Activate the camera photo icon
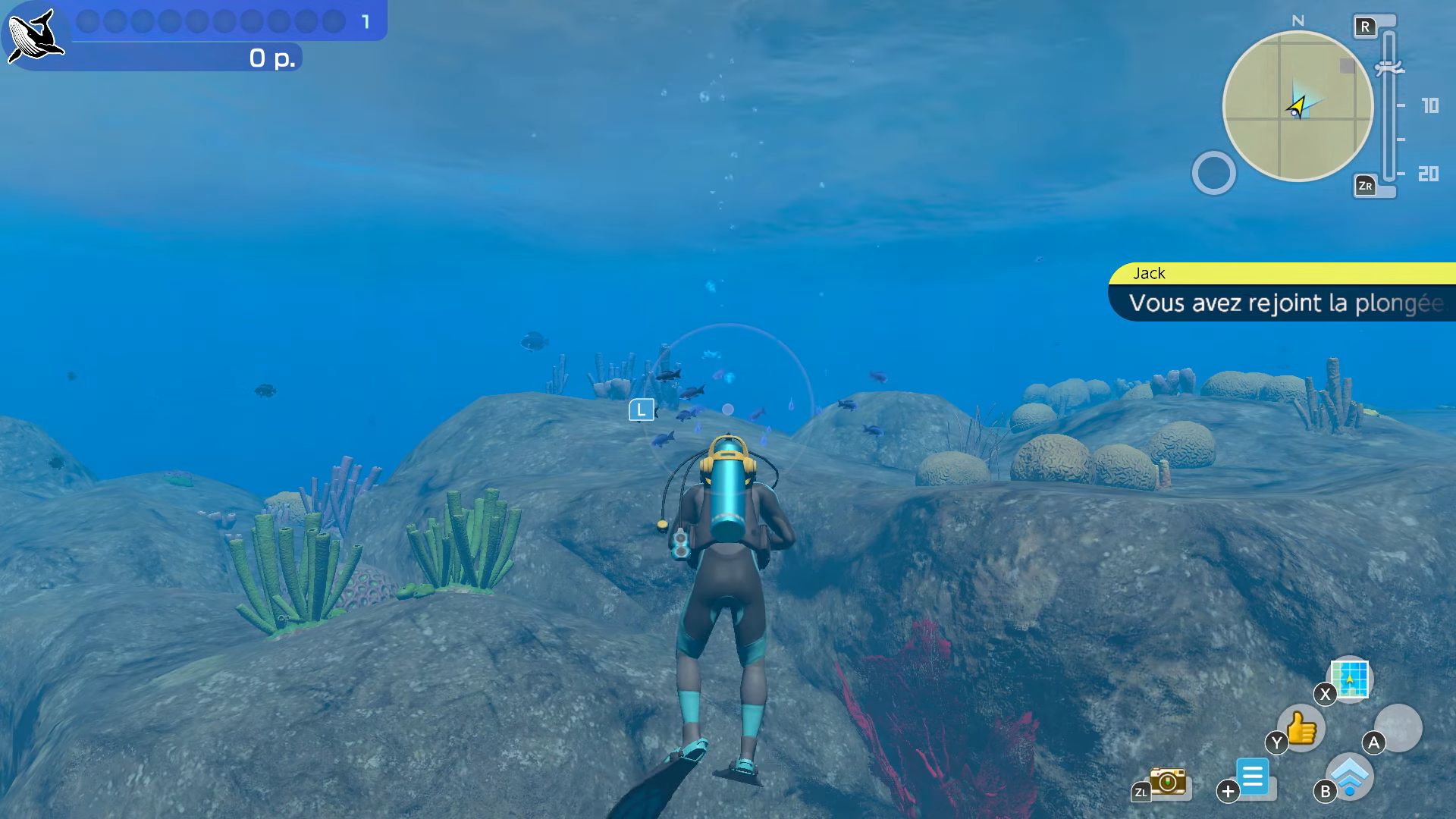The width and height of the screenshot is (1456, 819). (1168, 780)
